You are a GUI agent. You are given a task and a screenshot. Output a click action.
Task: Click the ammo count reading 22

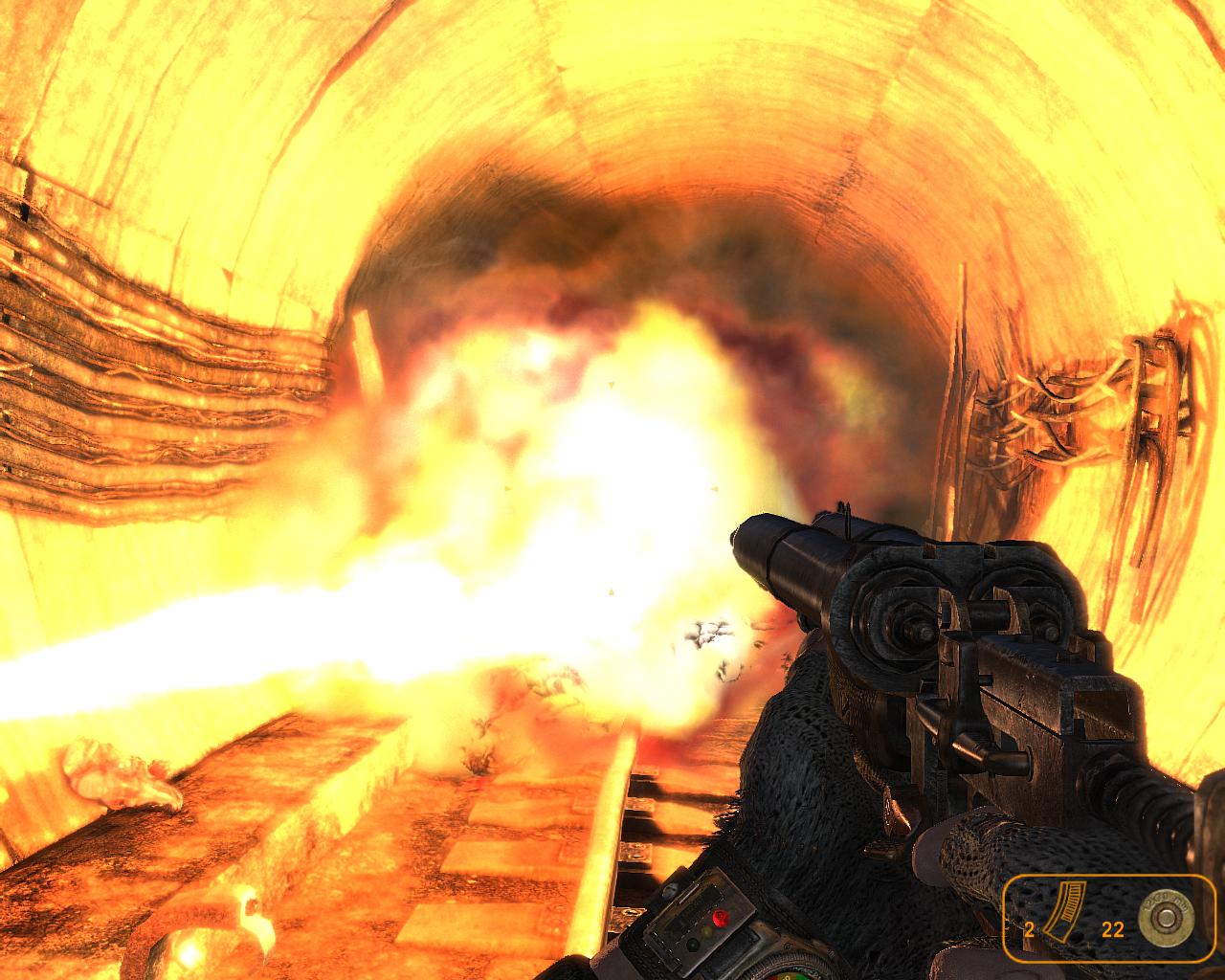click(x=1113, y=928)
